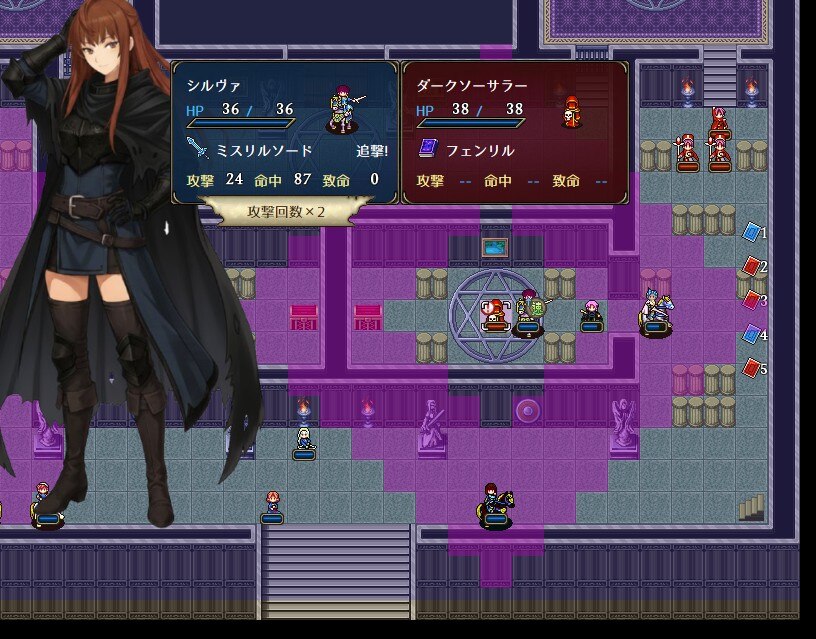This screenshot has width=816, height=639.
Task: Select the blue gem marker numbered 1
Action: tap(752, 233)
